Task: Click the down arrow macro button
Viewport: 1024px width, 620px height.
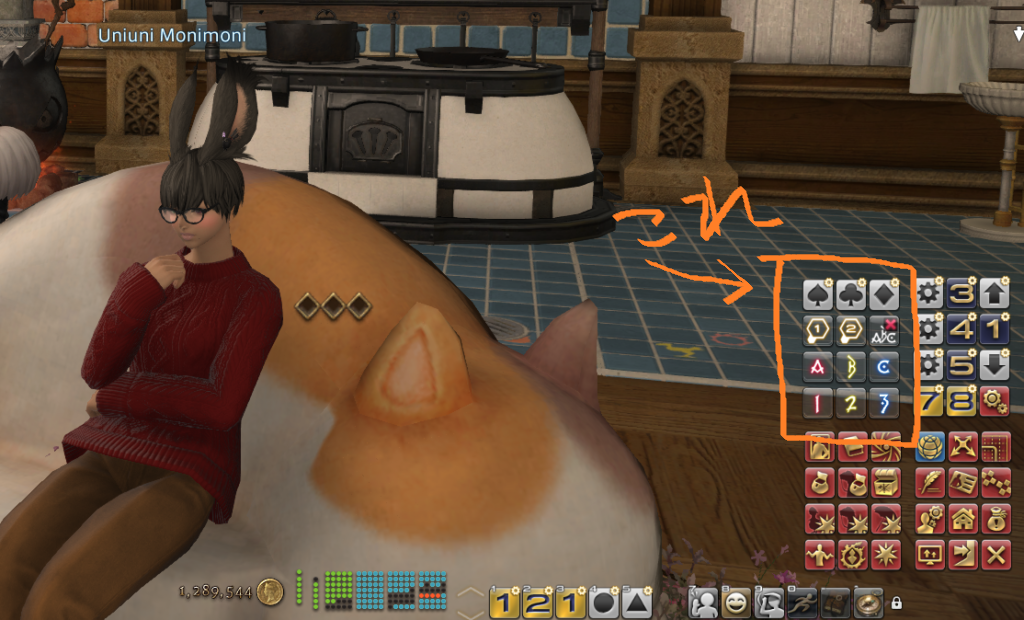Action: tap(995, 367)
